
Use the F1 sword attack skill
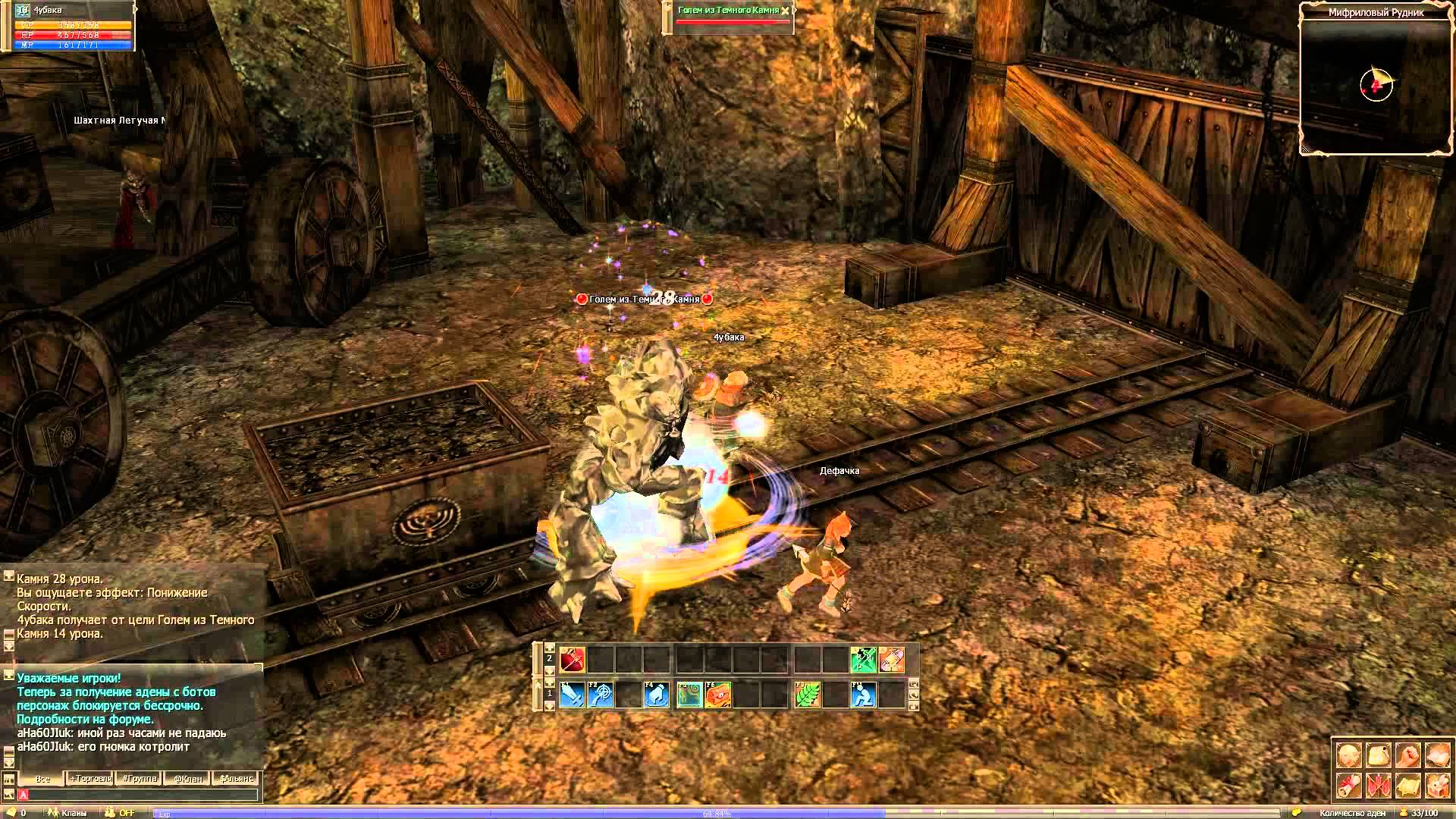[x=571, y=695]
